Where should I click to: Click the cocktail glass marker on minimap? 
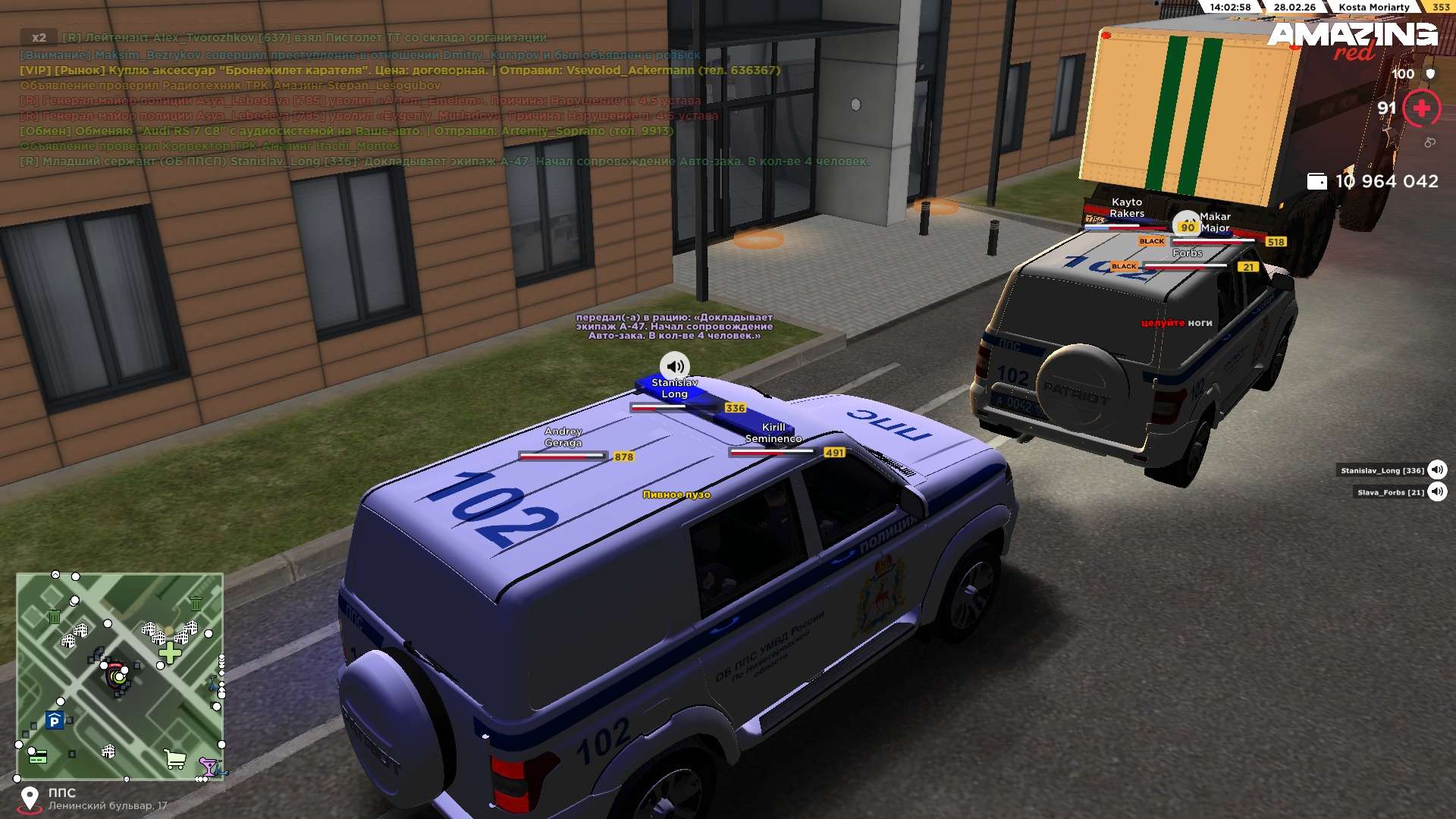click(207, 765)
